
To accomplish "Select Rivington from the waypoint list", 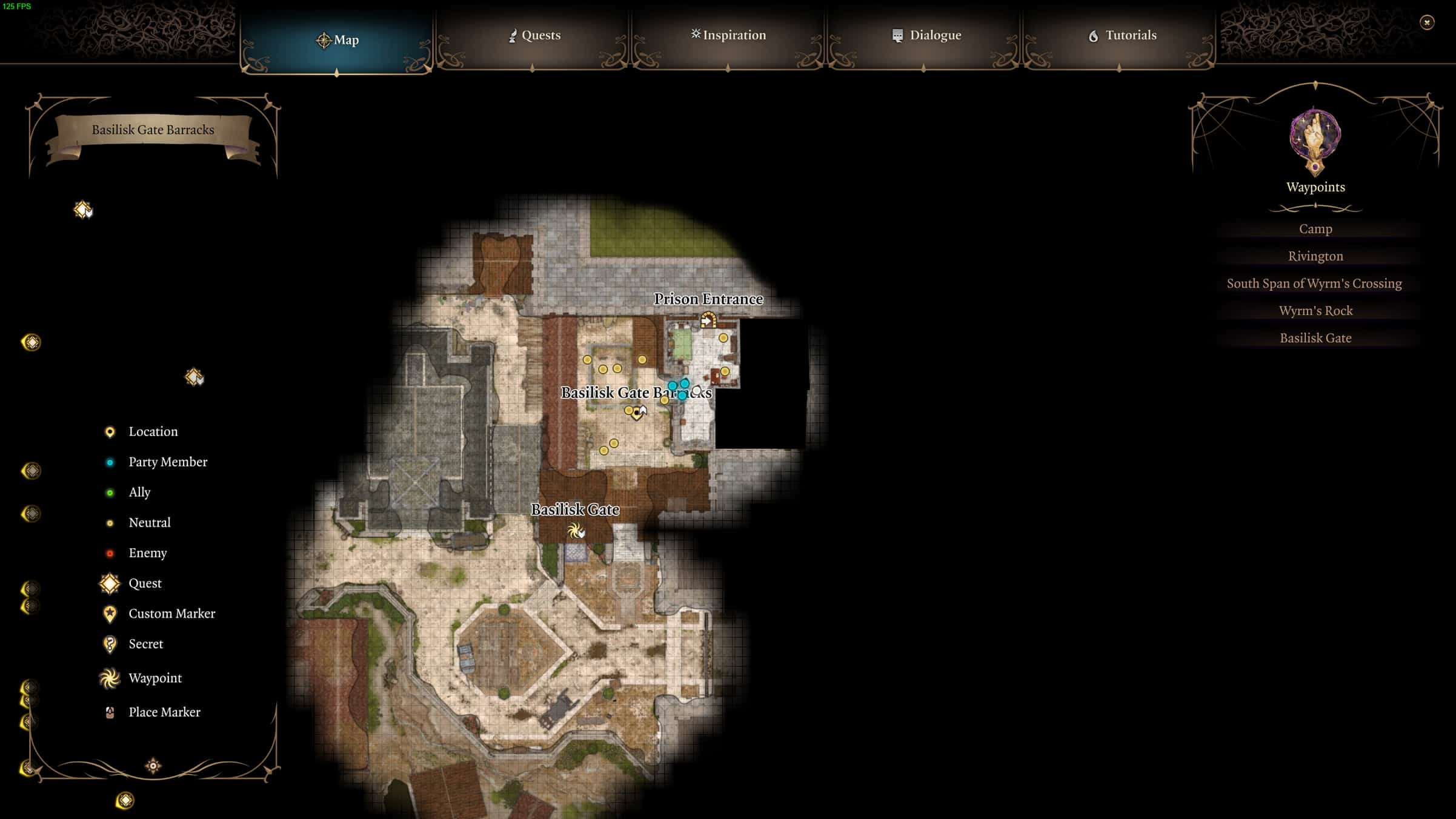I will coord(1315,256).
